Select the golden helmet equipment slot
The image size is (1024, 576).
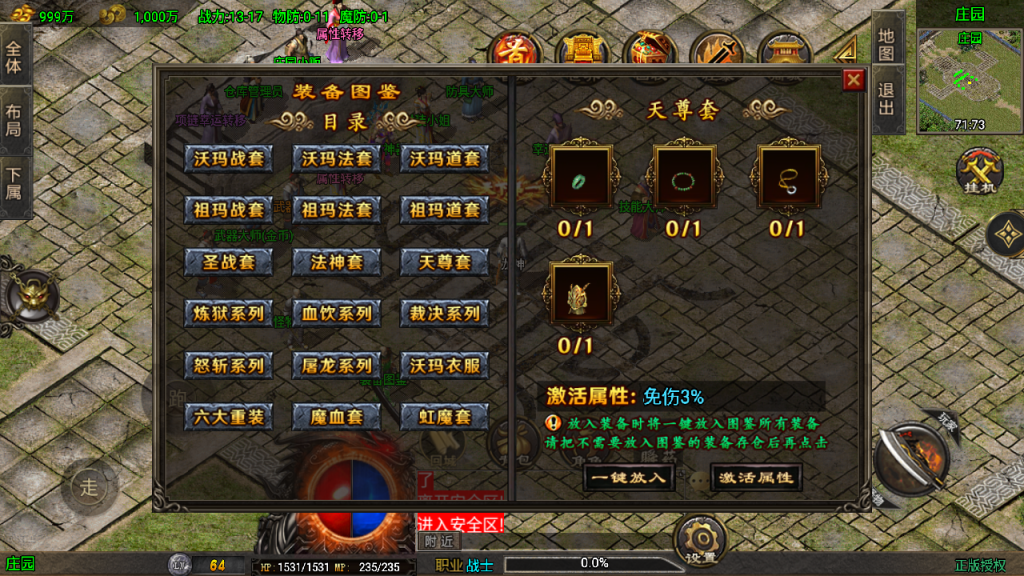pos(576,297)
